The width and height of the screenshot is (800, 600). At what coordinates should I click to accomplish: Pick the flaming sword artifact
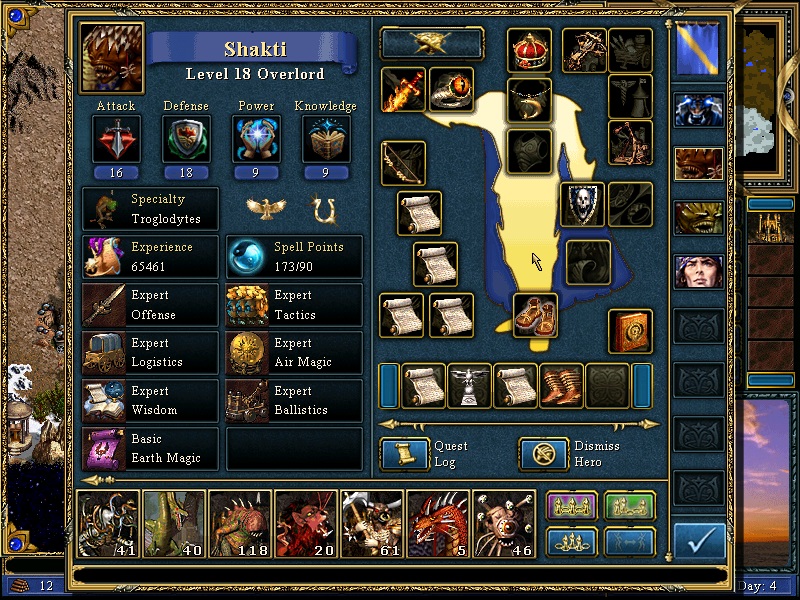[403, 90]
